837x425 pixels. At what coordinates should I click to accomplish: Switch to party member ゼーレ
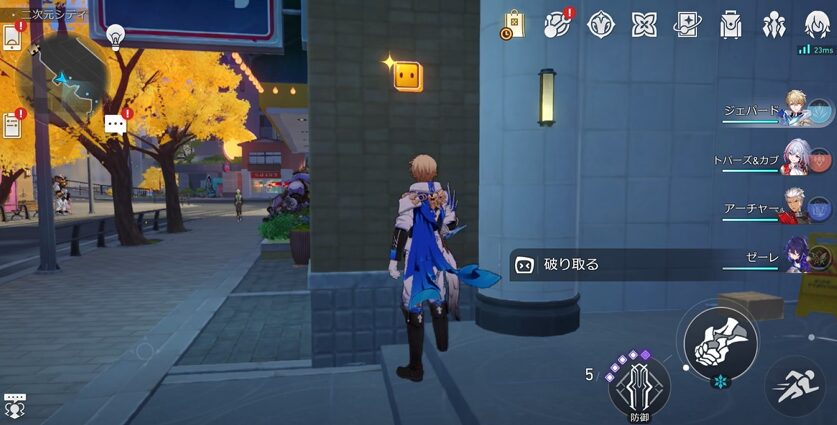pyautogui.click(x=795, y=257)
